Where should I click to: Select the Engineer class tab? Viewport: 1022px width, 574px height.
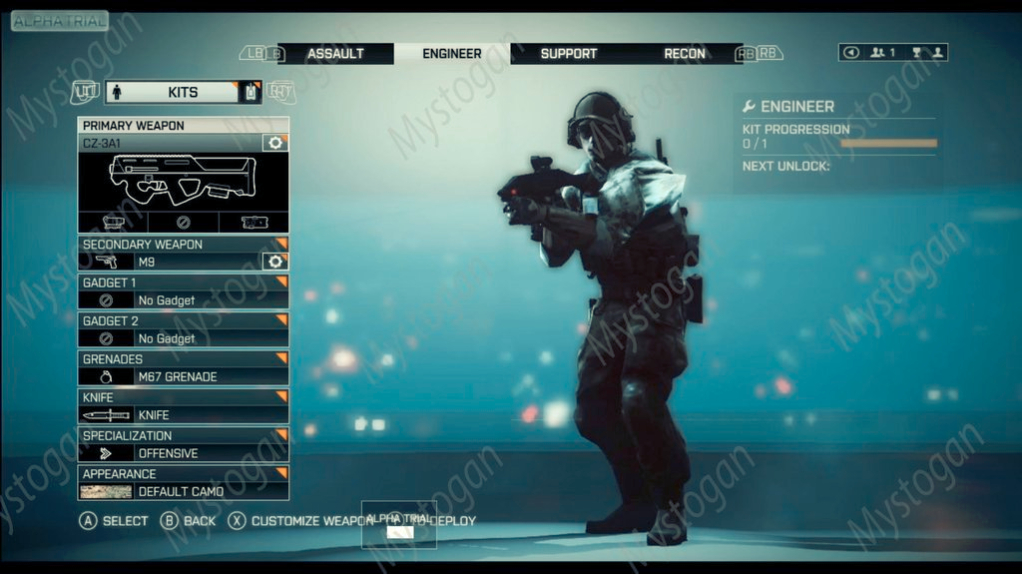(452, 54)
